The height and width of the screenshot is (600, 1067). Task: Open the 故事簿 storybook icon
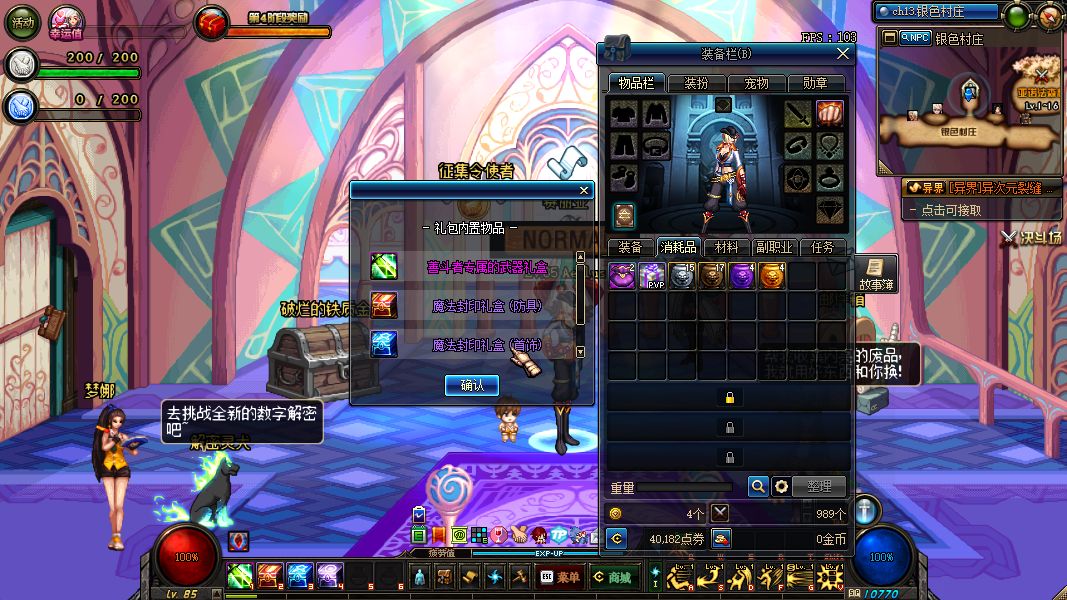(875, 274)
